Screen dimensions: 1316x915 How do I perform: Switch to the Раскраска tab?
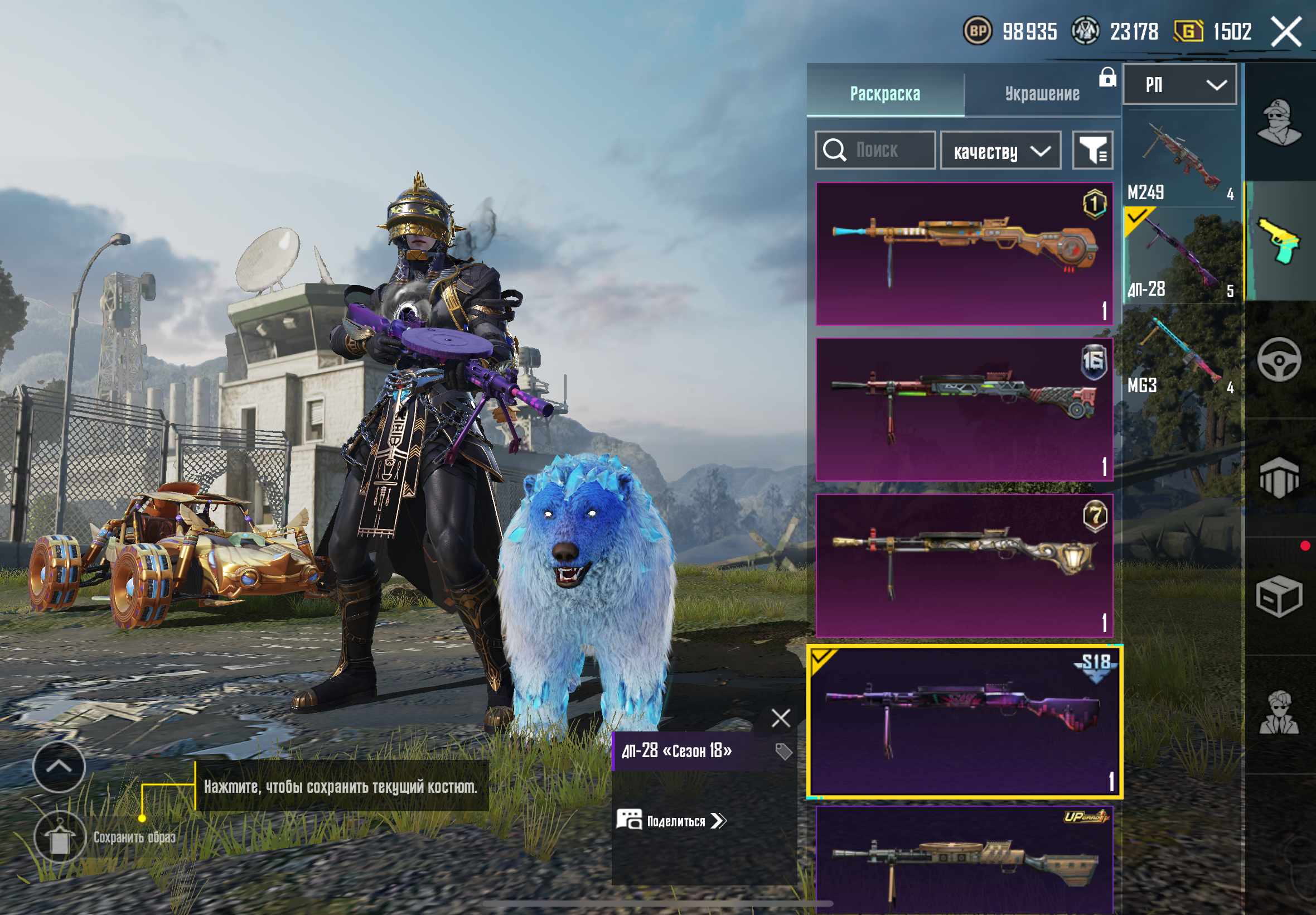884,93
